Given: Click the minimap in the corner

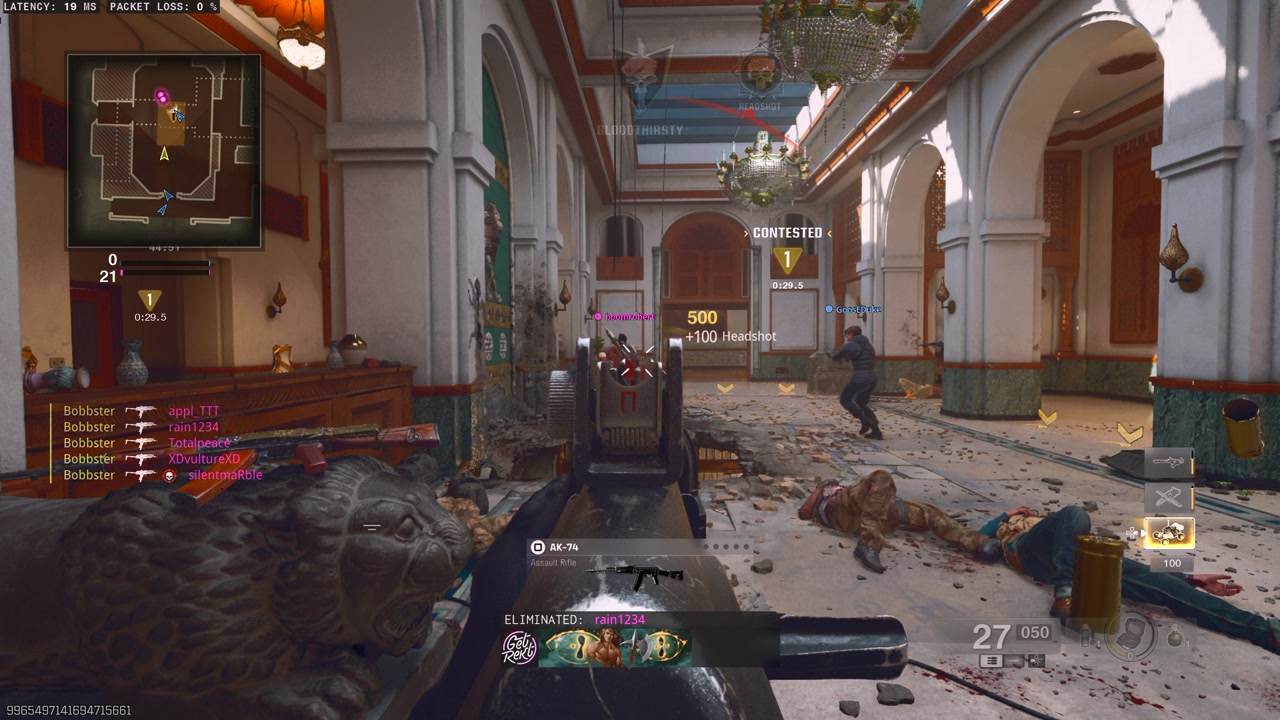Looking at the screenshot, I should [164, 150].
